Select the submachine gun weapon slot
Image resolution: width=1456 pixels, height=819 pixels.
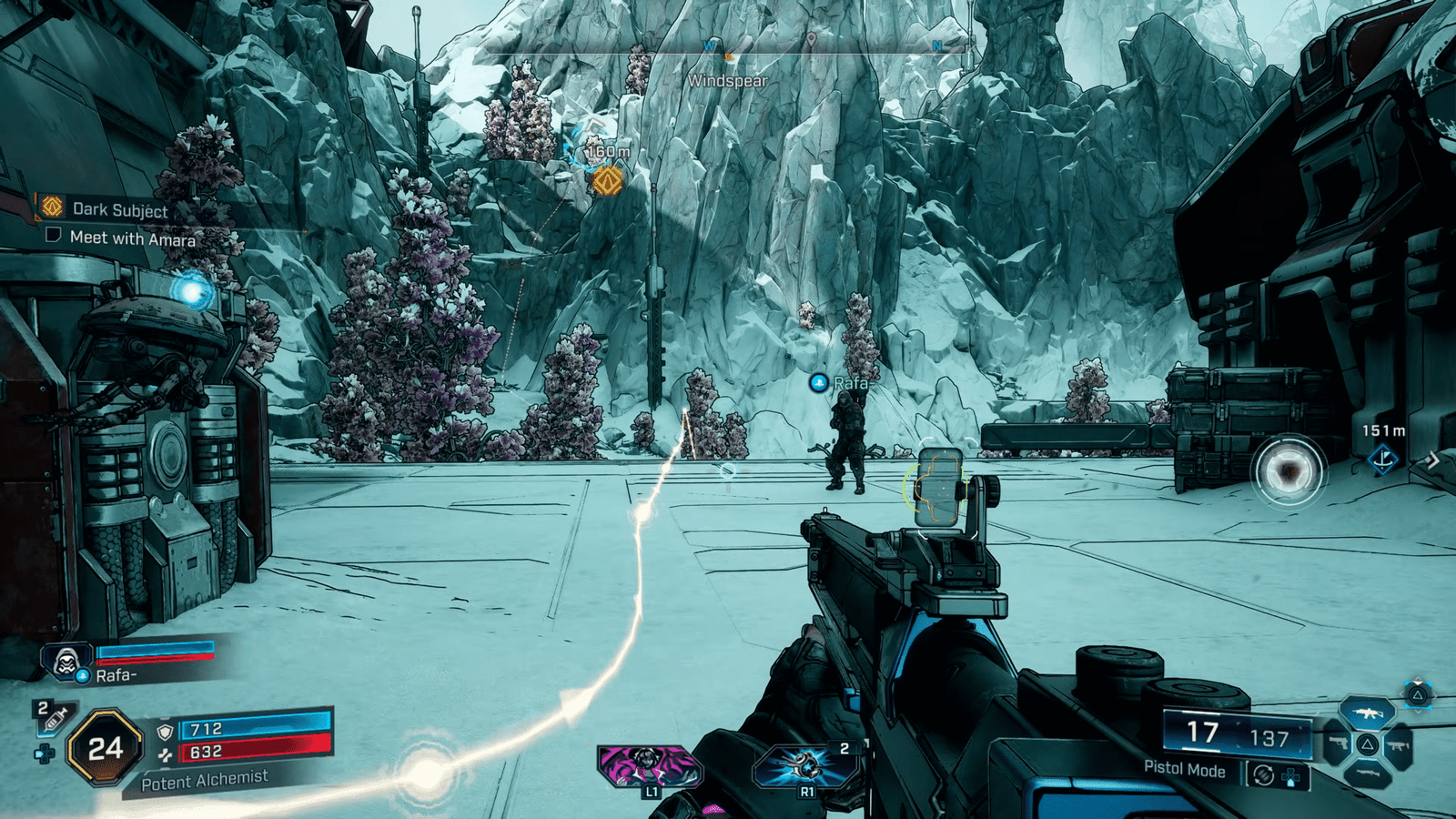[x=1399, y=746]
